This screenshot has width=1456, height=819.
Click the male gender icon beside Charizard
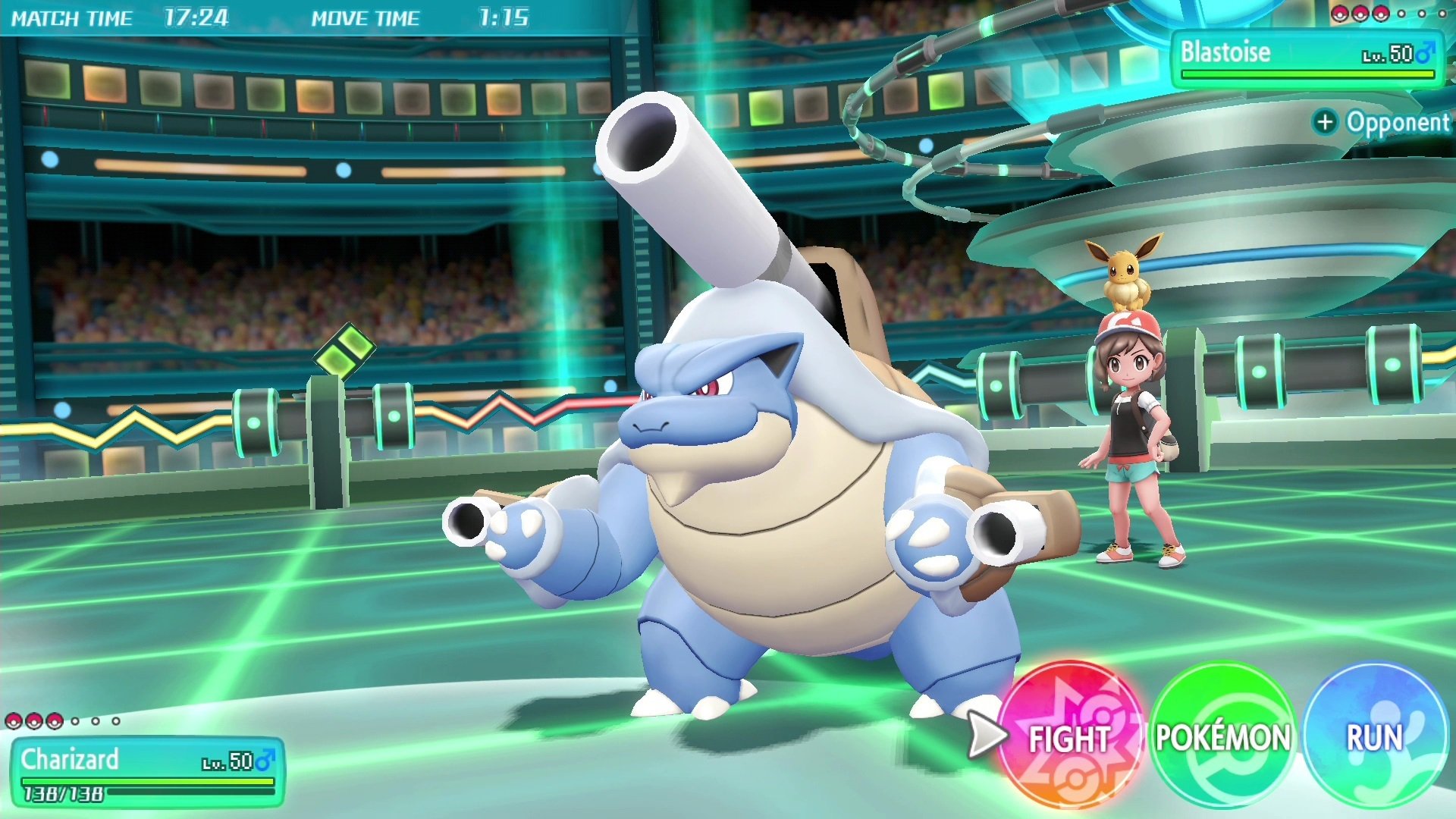(x=264, y=761)
